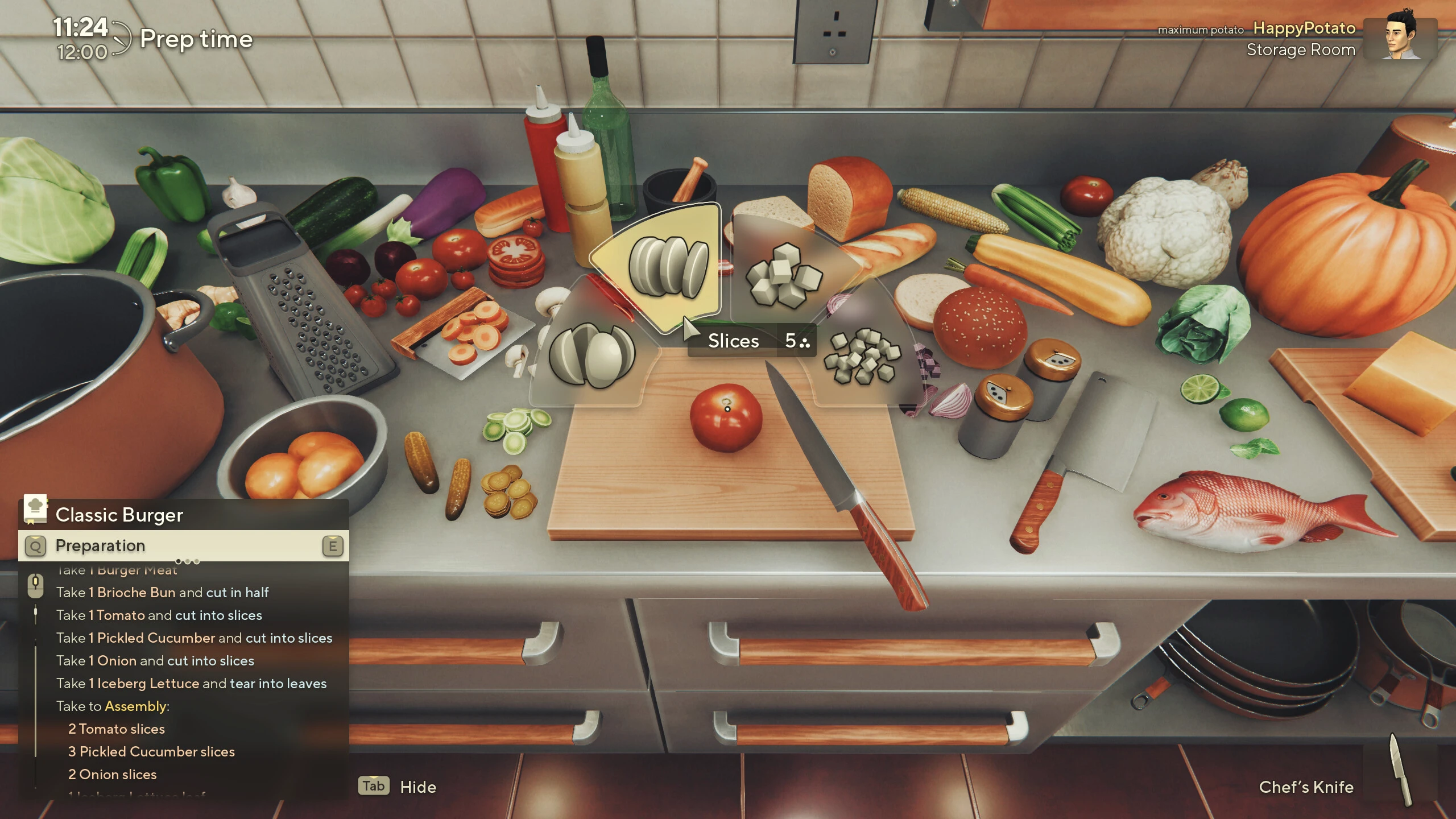Select the 'Take 1 Tomato' preparation step

point(159,615)
